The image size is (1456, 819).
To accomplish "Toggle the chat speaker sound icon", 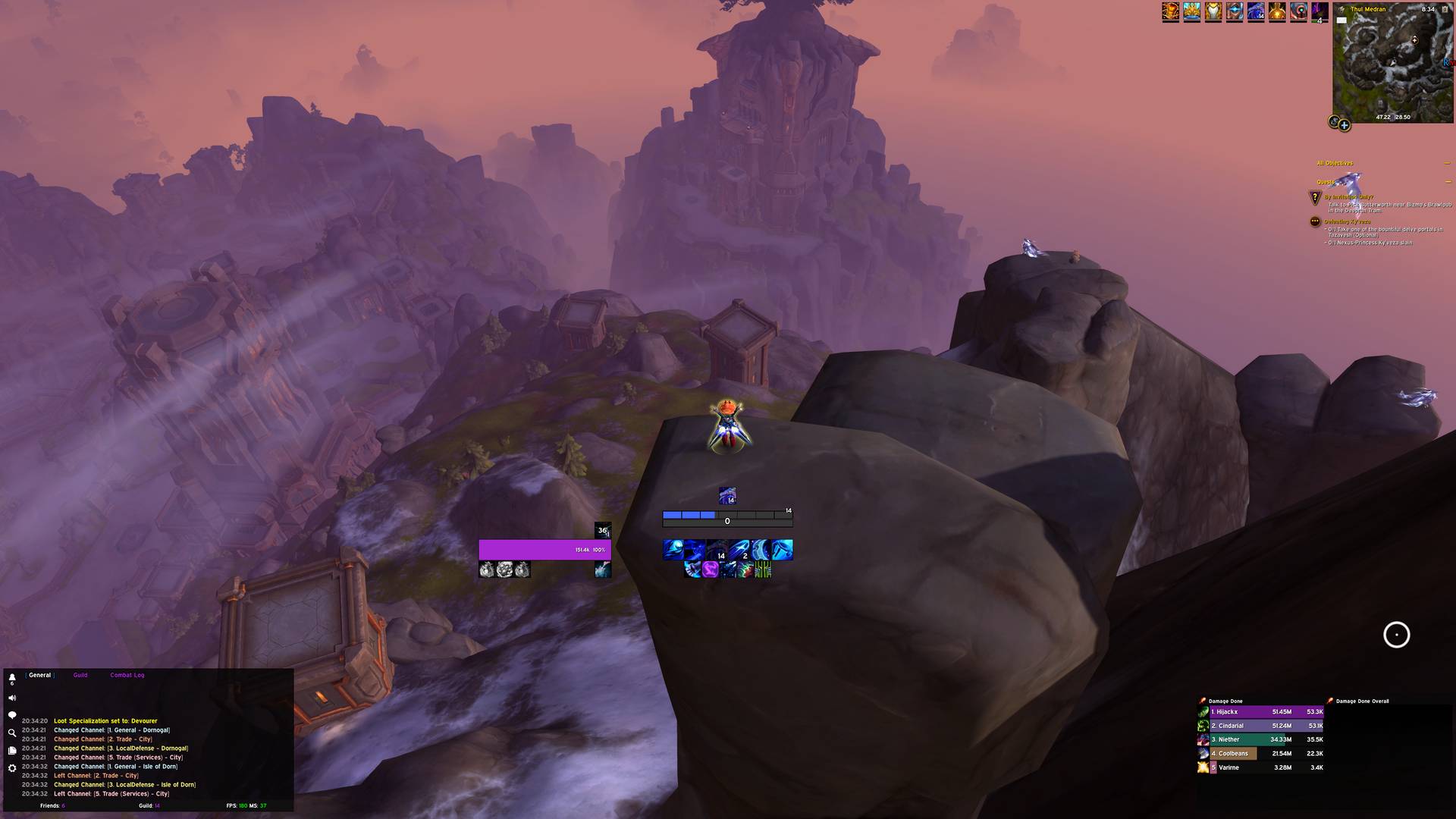I will [12, 698].
